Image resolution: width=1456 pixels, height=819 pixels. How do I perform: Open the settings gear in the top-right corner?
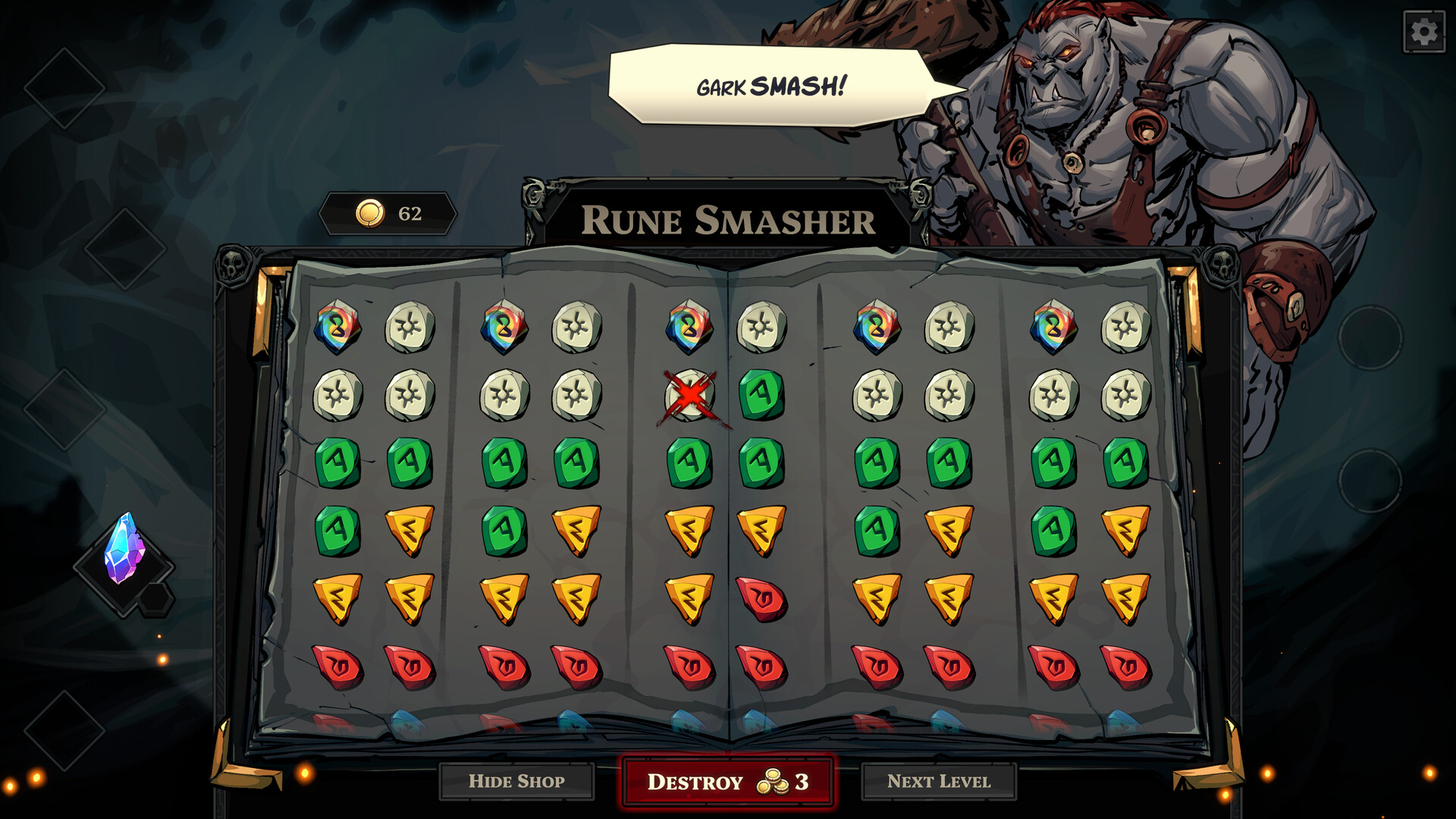pyautogui.click(x=1425, y=31)
